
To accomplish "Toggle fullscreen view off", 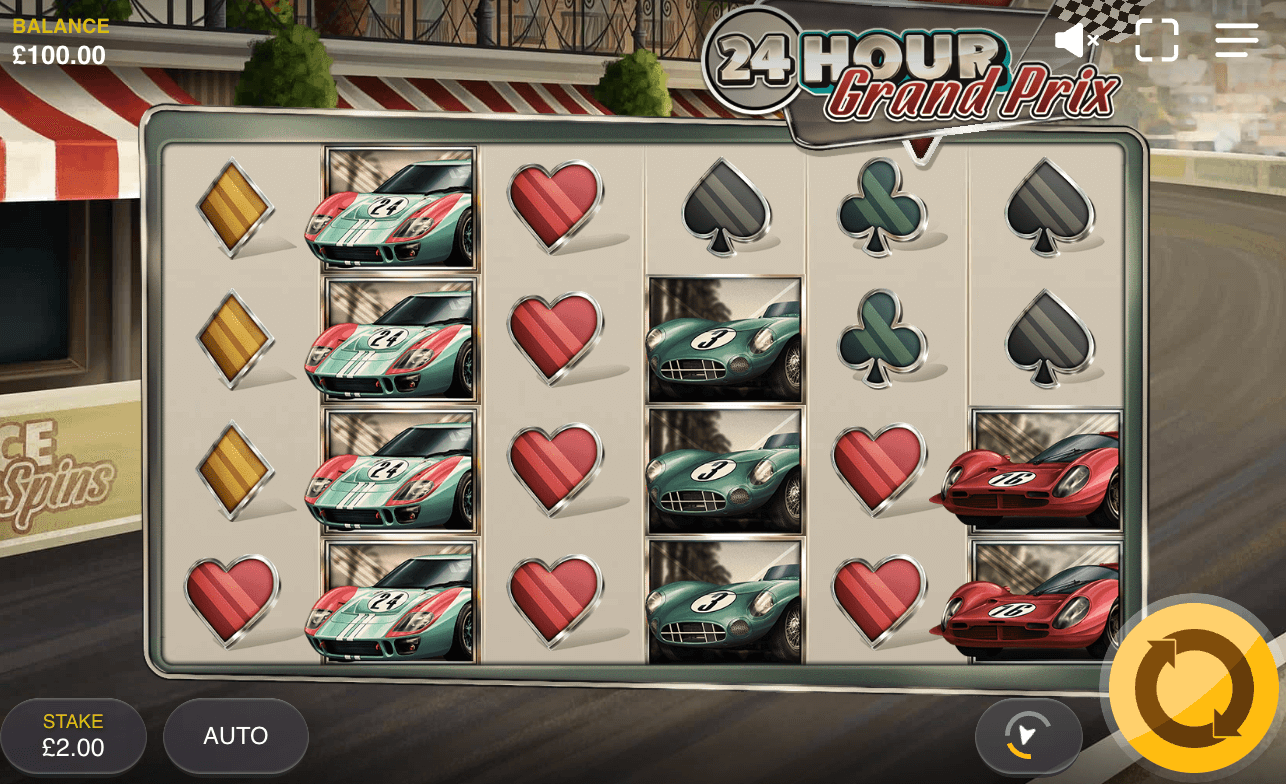I will 1157,40.
